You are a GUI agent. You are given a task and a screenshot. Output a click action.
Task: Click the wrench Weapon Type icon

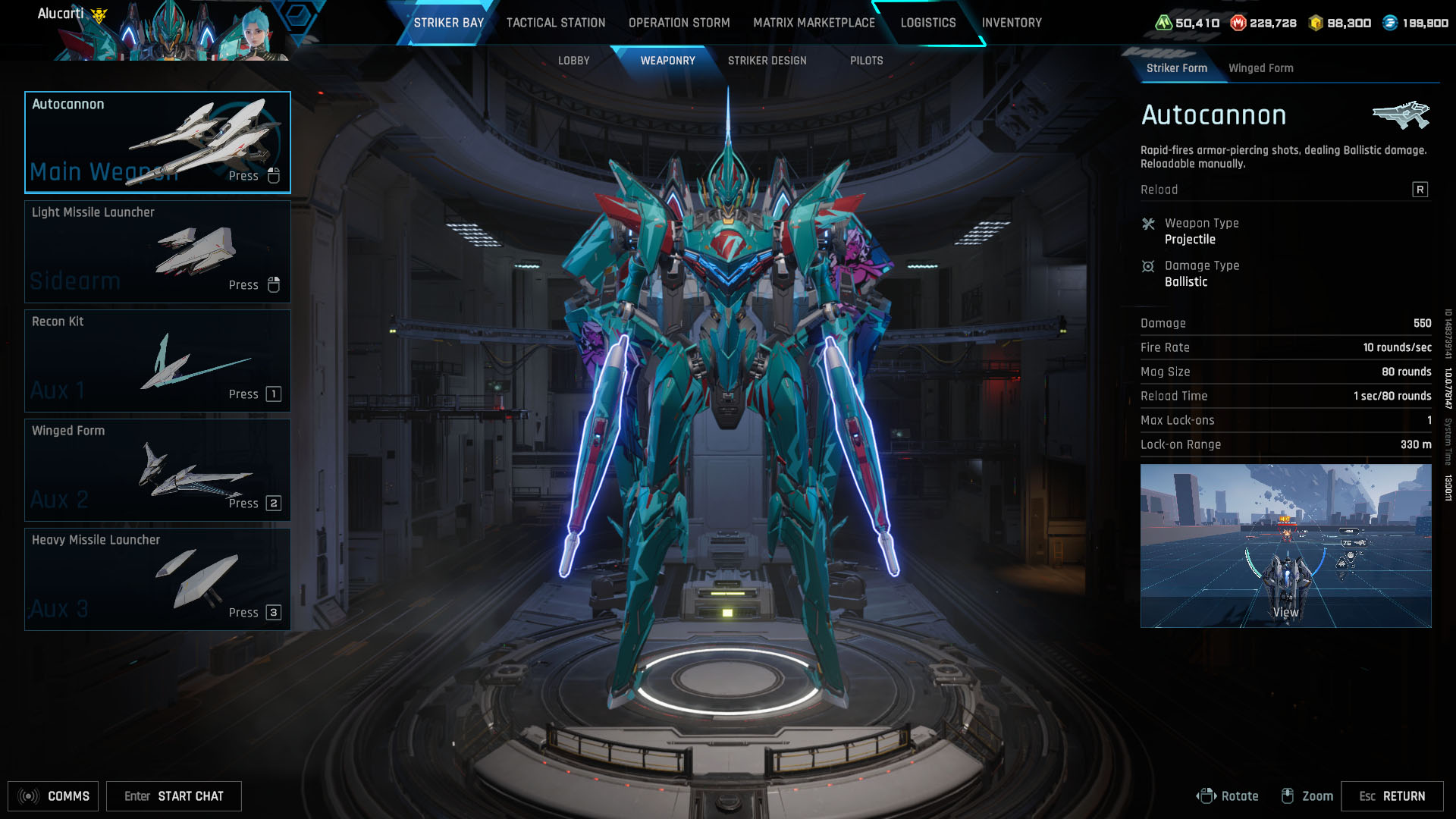(x=1150, y=224)
